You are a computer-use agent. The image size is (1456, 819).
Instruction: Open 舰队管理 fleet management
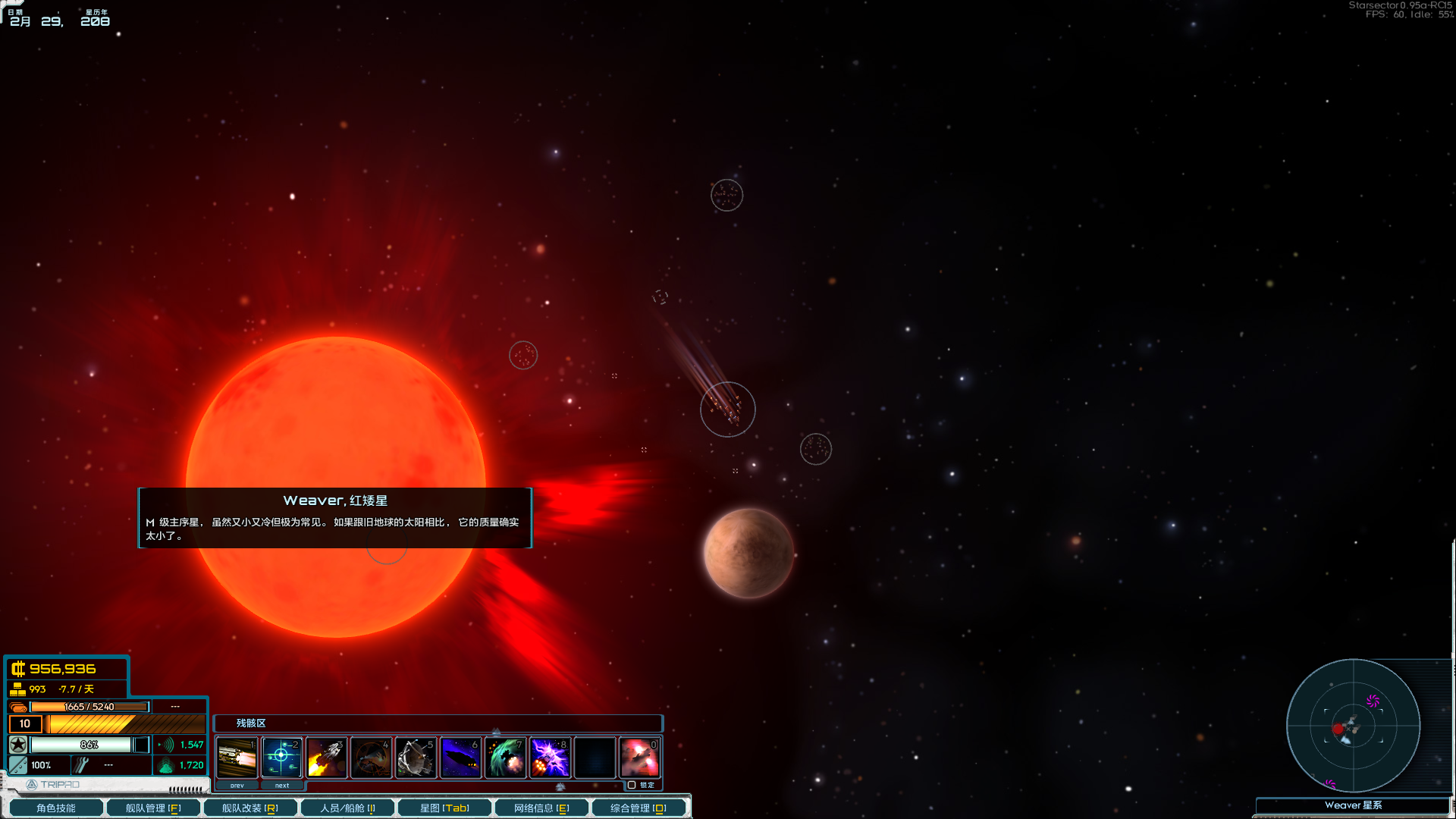pyautogui.click(x=153, y=808)
